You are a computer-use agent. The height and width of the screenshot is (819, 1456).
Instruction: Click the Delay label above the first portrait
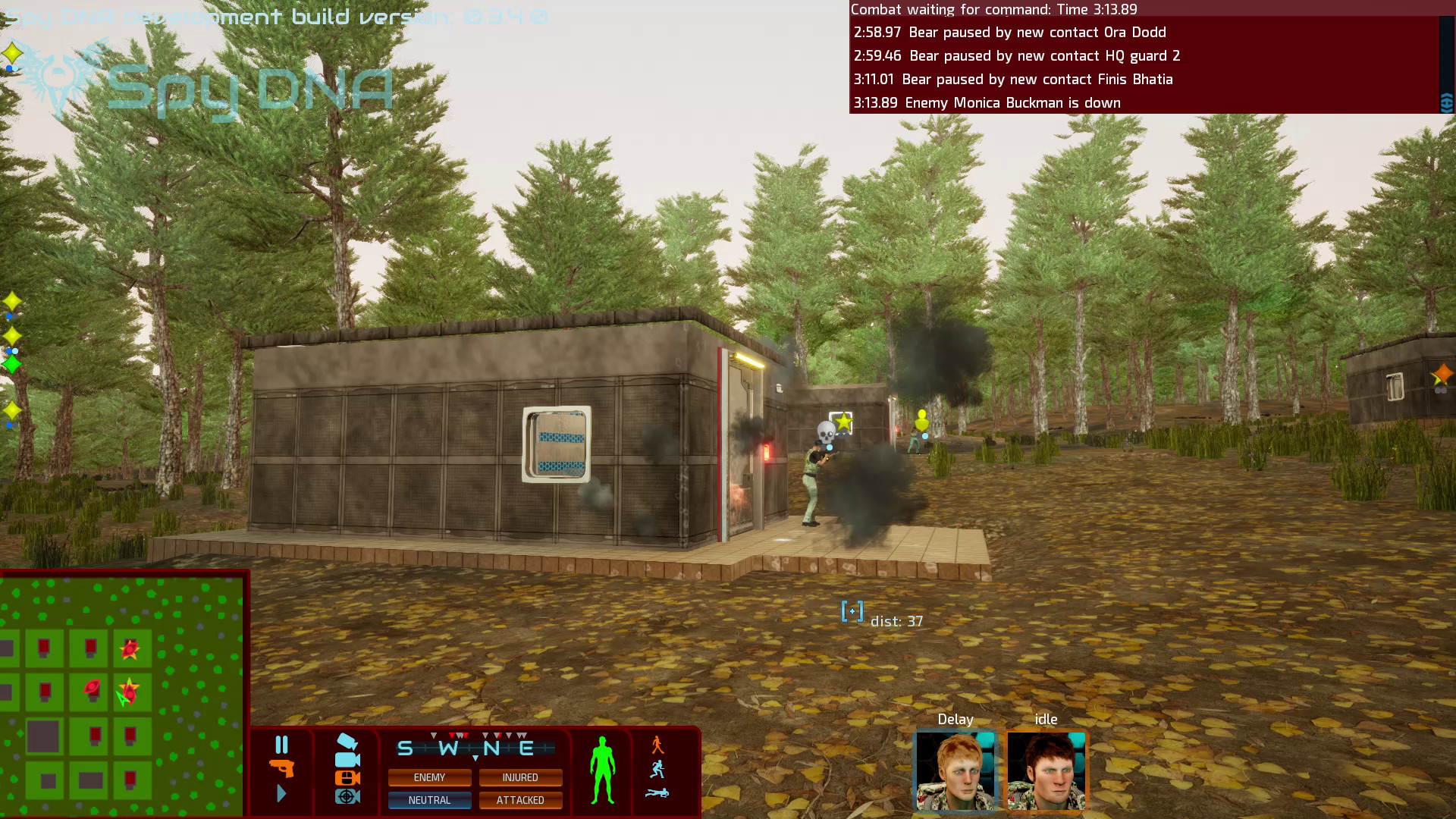click(954, 719)
